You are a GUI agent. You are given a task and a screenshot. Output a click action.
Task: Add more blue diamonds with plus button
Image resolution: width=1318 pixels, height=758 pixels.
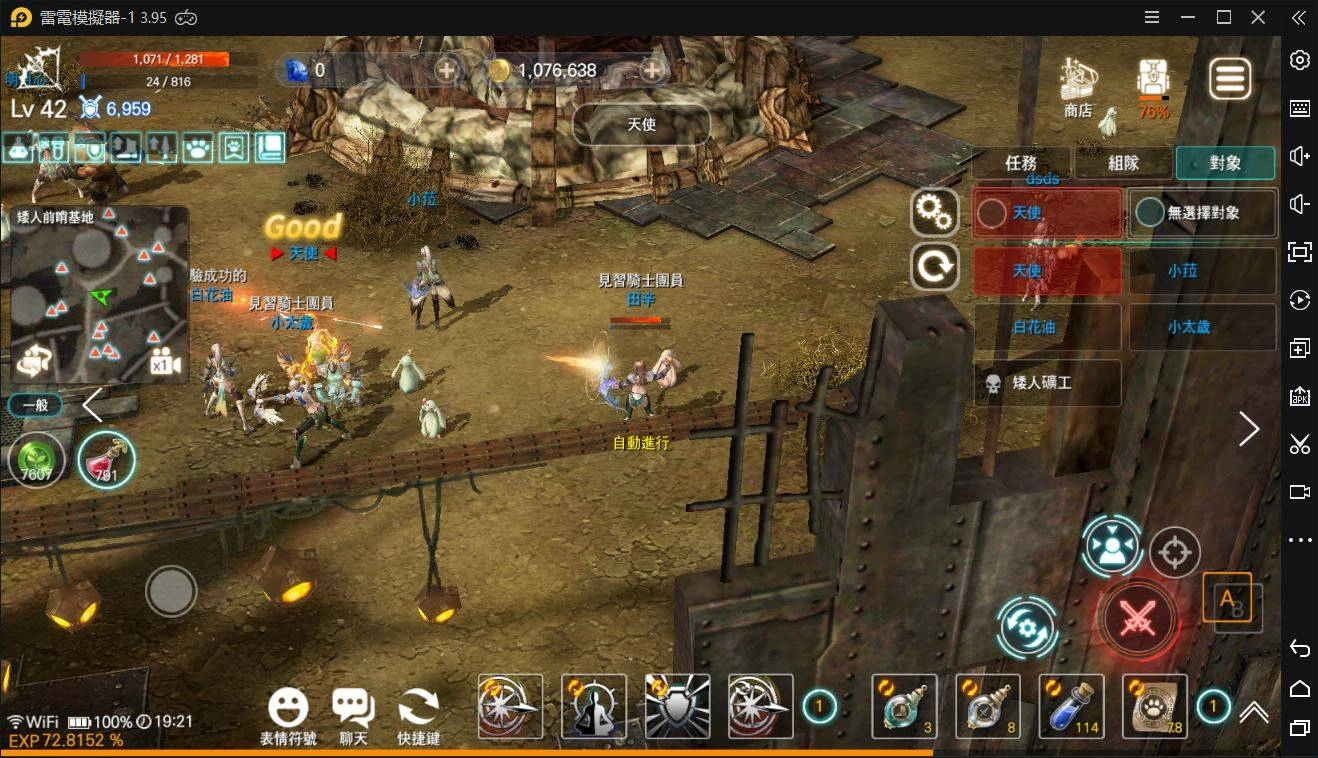click(446, 70)
